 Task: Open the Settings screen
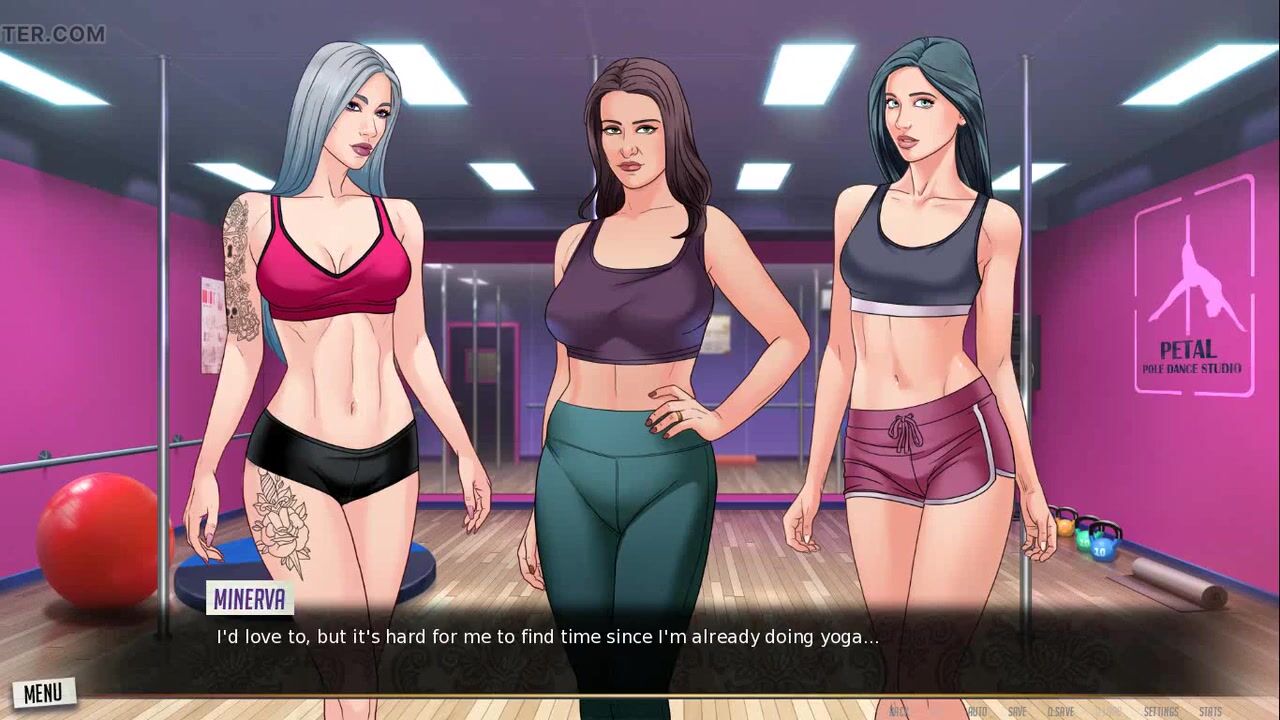click(1161, 711)
